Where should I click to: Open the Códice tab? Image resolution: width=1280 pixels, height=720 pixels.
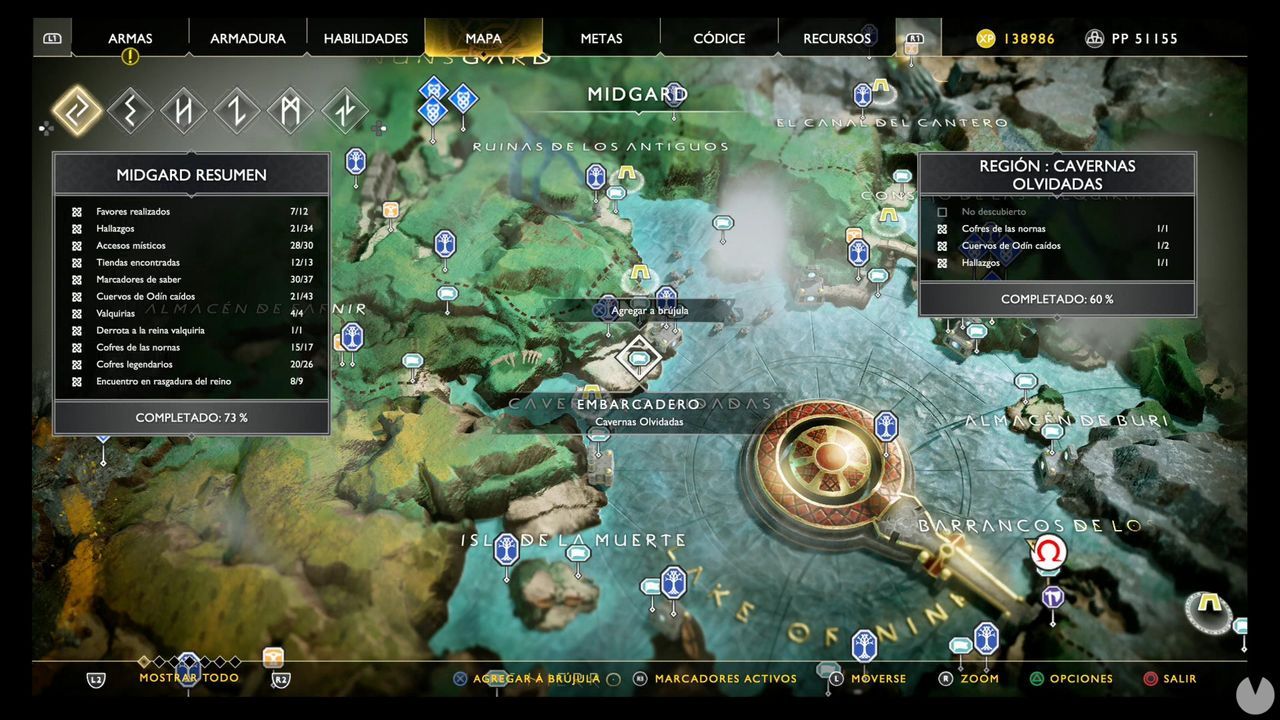(x=719, y=39)
